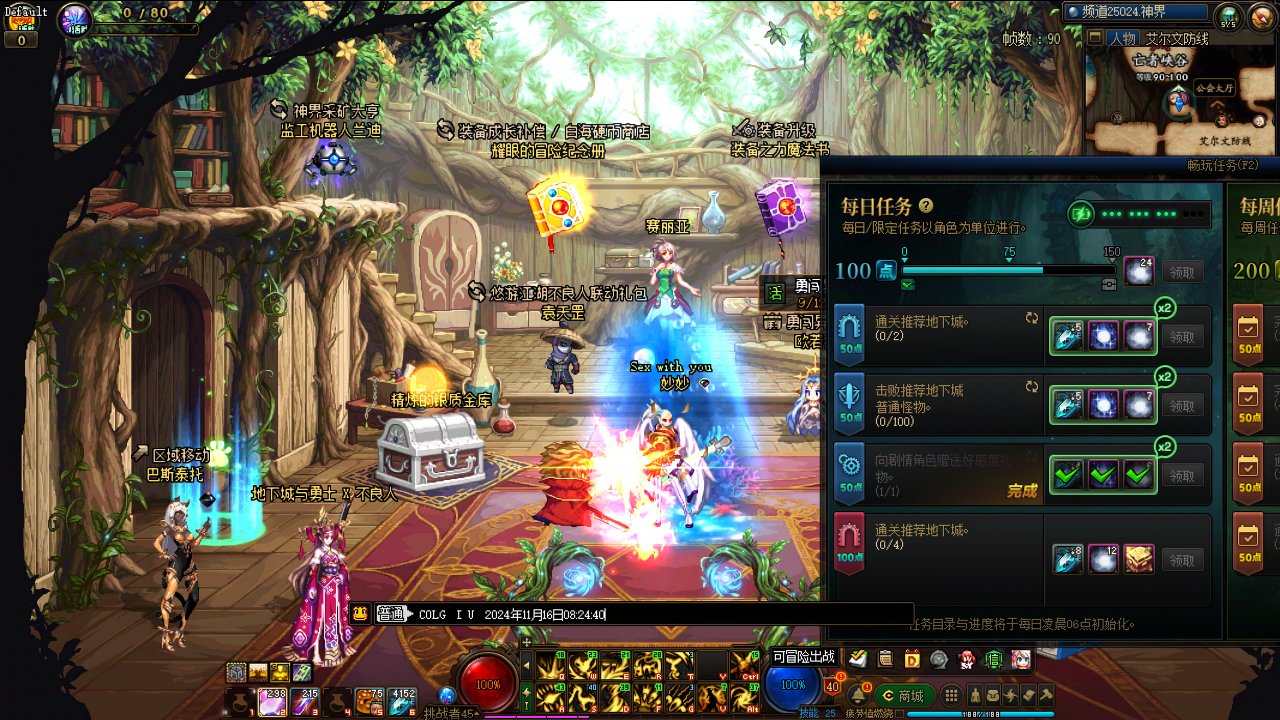Open the 商城 shop button
1280x720 pixels.
[x=904, y=696]
